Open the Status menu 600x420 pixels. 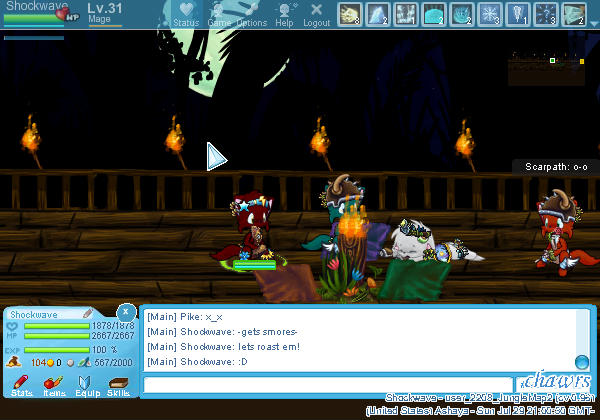(x=185, y=13)
